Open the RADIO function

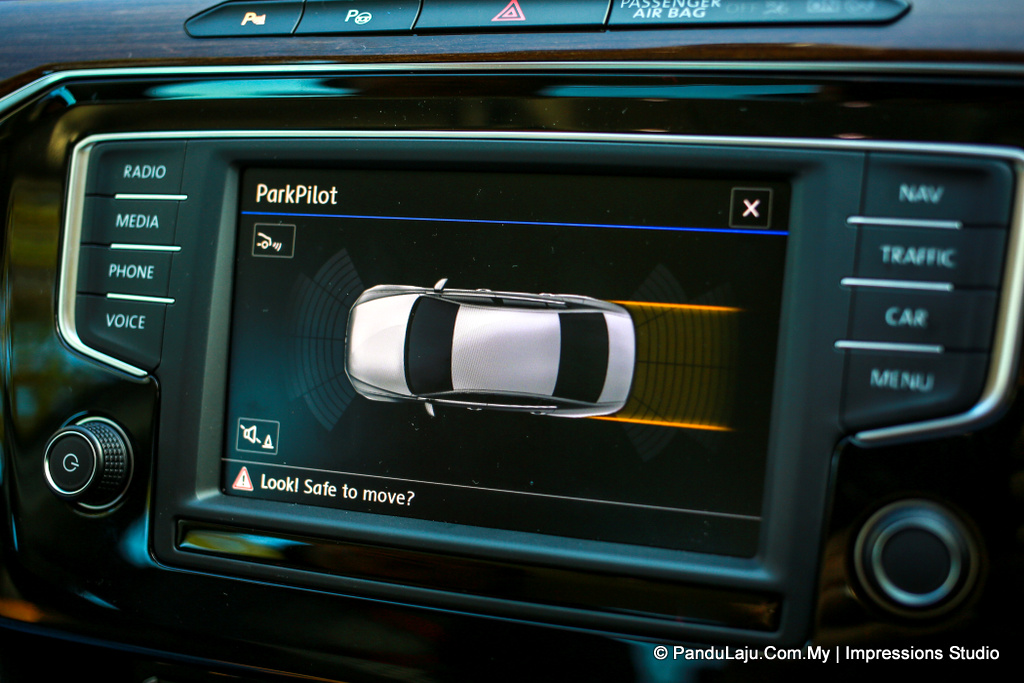(x=144, y=172)
